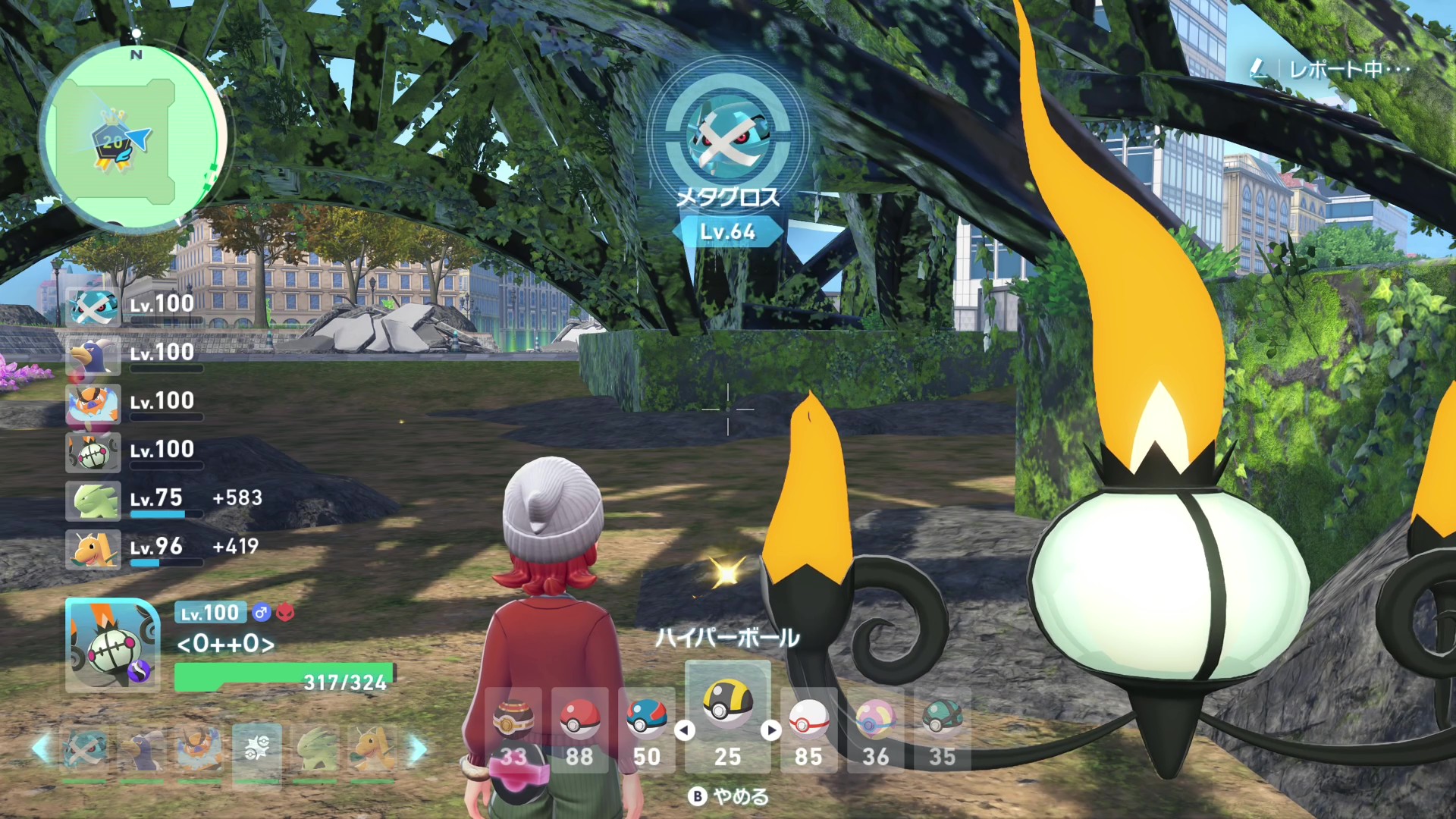Select Metagross in the party level list
This screenshot has width=1456, height=819.
pyautogui.click(x=93, y=306)
